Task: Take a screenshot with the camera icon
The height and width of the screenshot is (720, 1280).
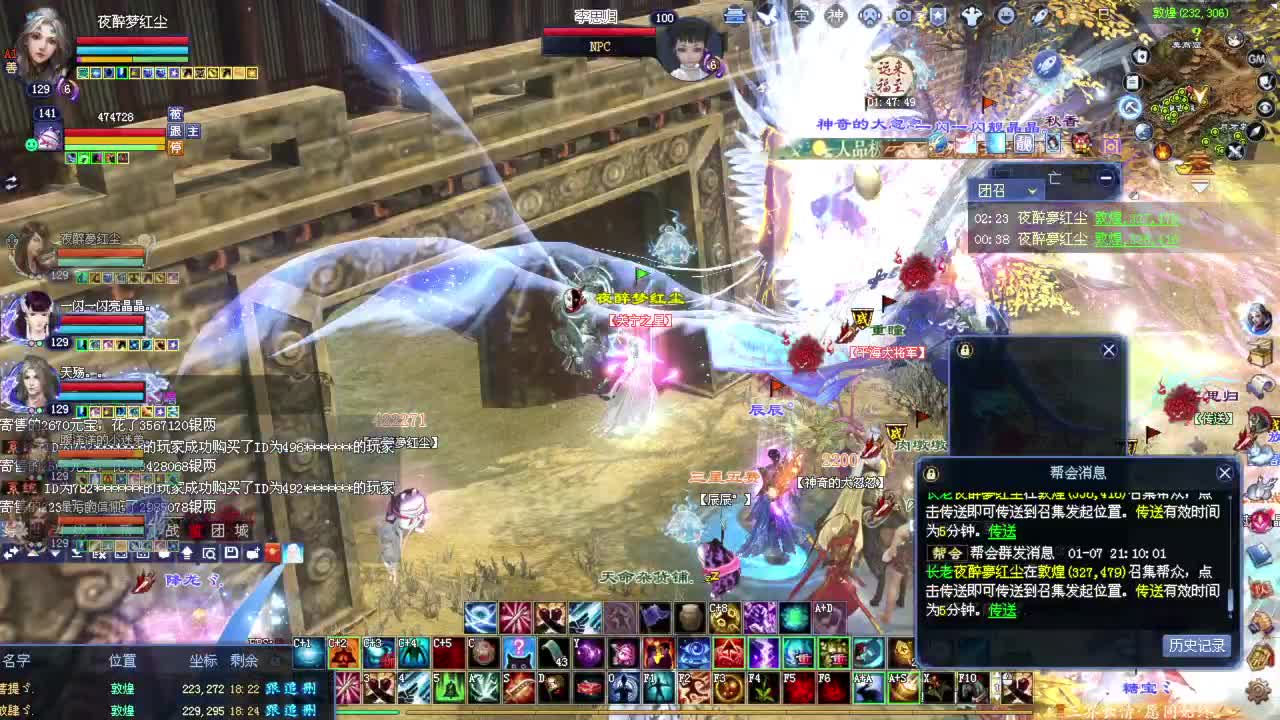Action: click(x=903, y=17)
